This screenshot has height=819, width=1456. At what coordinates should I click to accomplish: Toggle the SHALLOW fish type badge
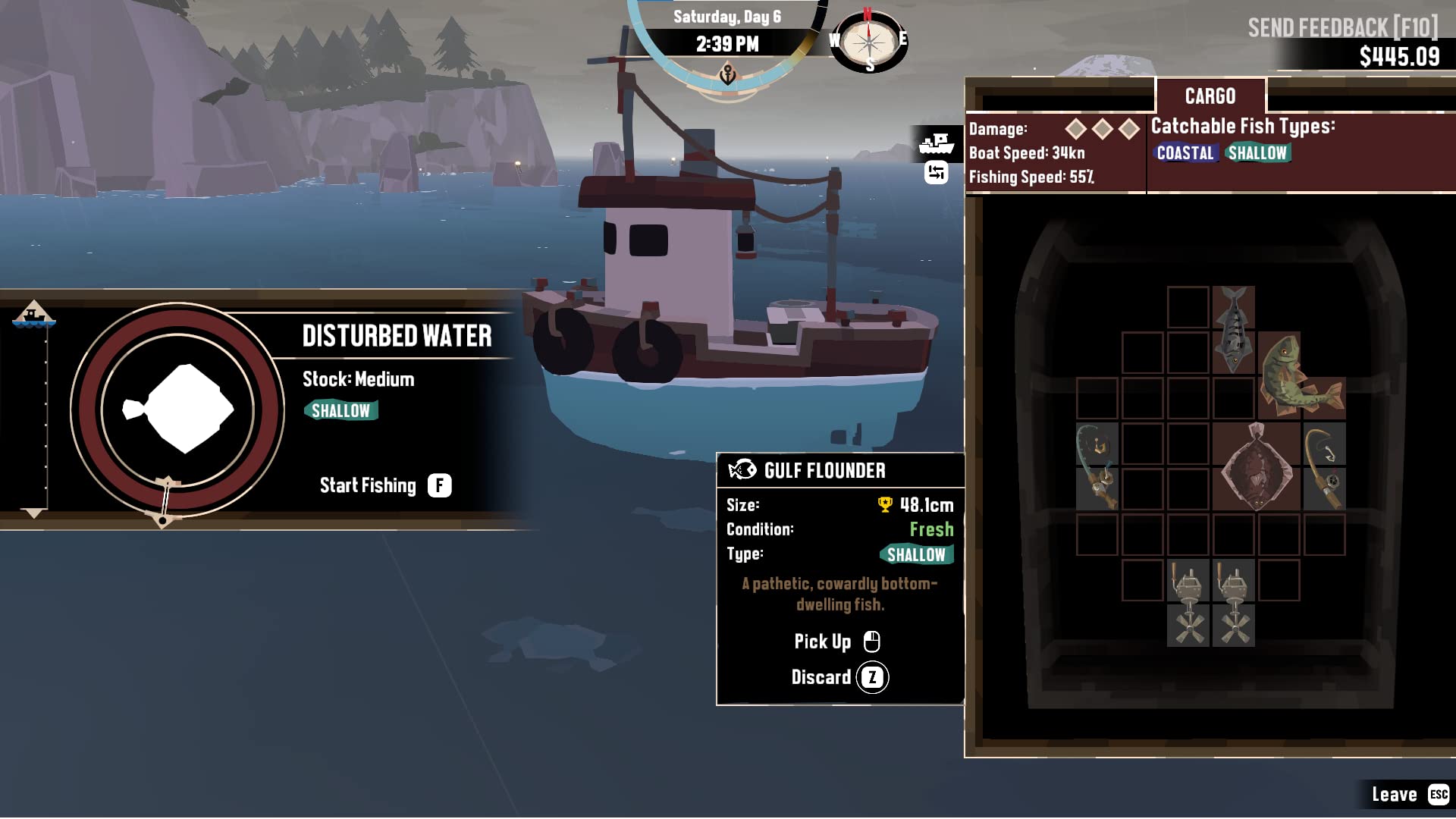1257,152
